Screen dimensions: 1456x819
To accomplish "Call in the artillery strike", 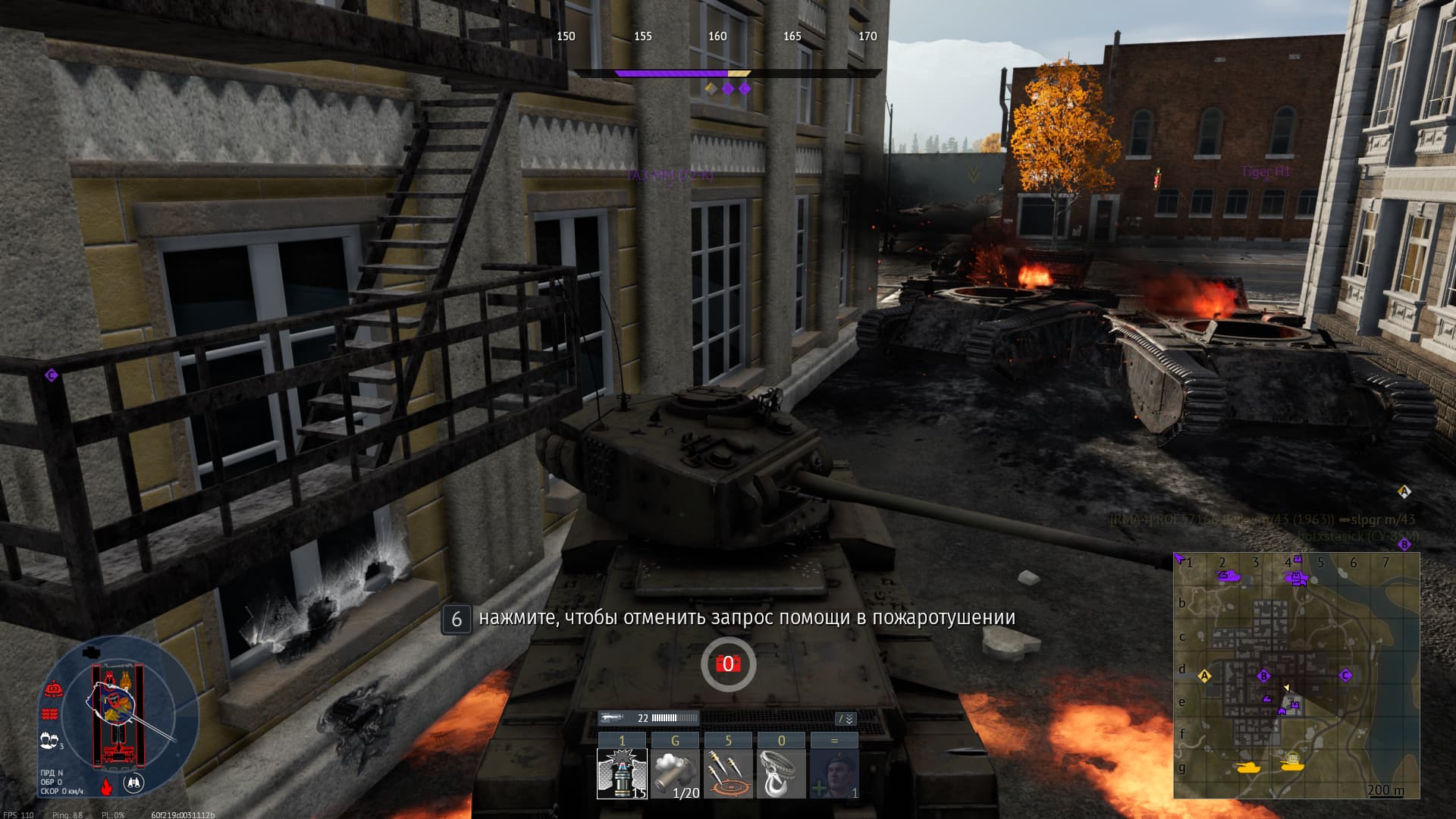I will [x=728, y=773].
